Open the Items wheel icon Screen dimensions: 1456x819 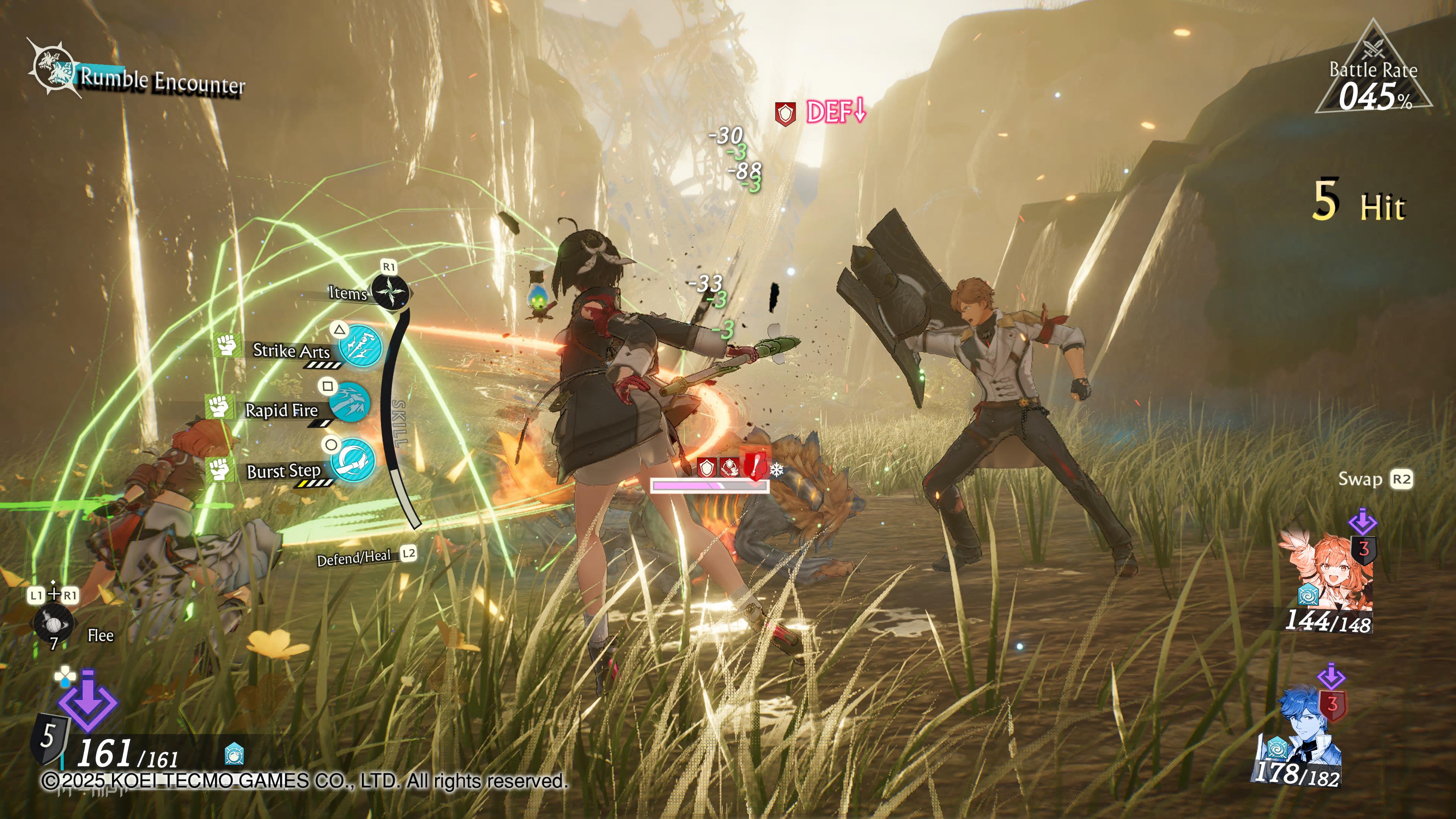point(389,292)
